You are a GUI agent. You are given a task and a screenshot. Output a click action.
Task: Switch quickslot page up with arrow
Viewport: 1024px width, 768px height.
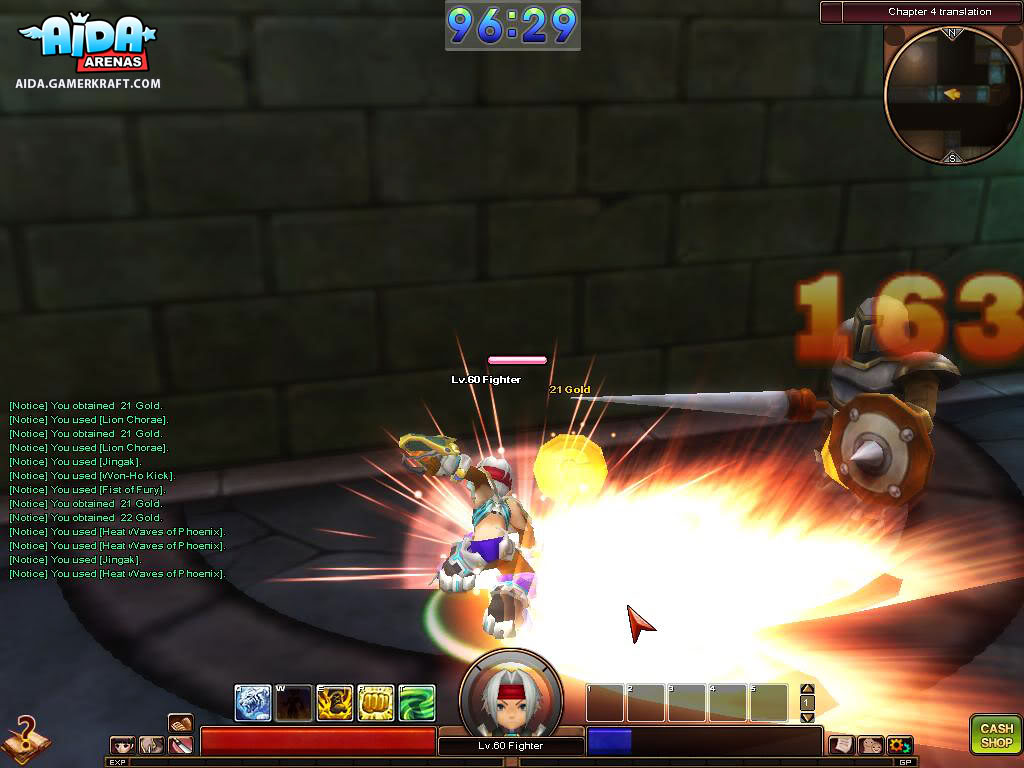[x=808, y=689]
